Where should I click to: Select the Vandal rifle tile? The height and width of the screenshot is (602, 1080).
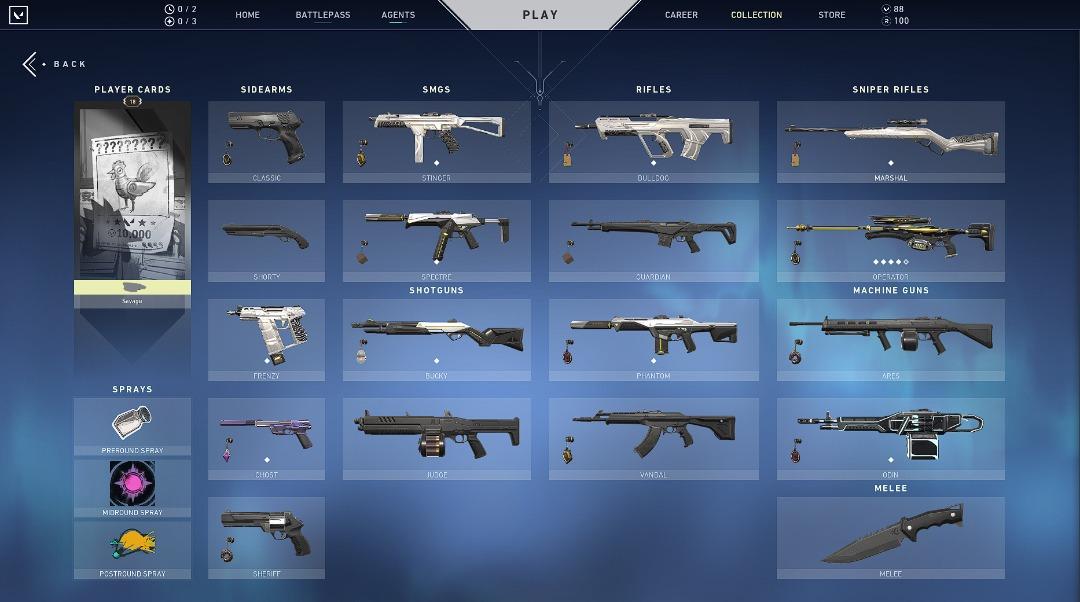click(653, 438)
